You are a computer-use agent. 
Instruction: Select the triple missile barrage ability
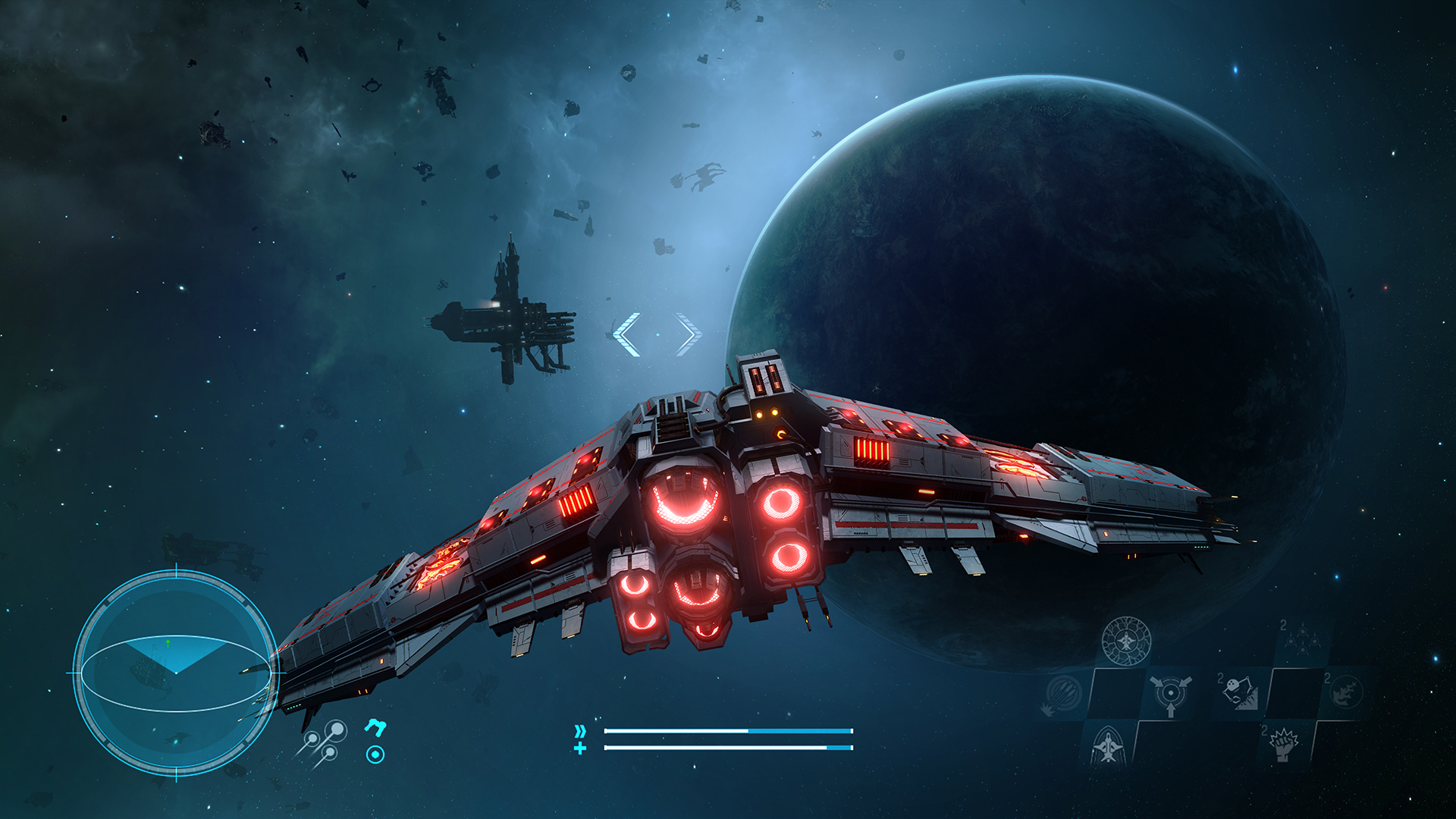(x=1061, y=694)
